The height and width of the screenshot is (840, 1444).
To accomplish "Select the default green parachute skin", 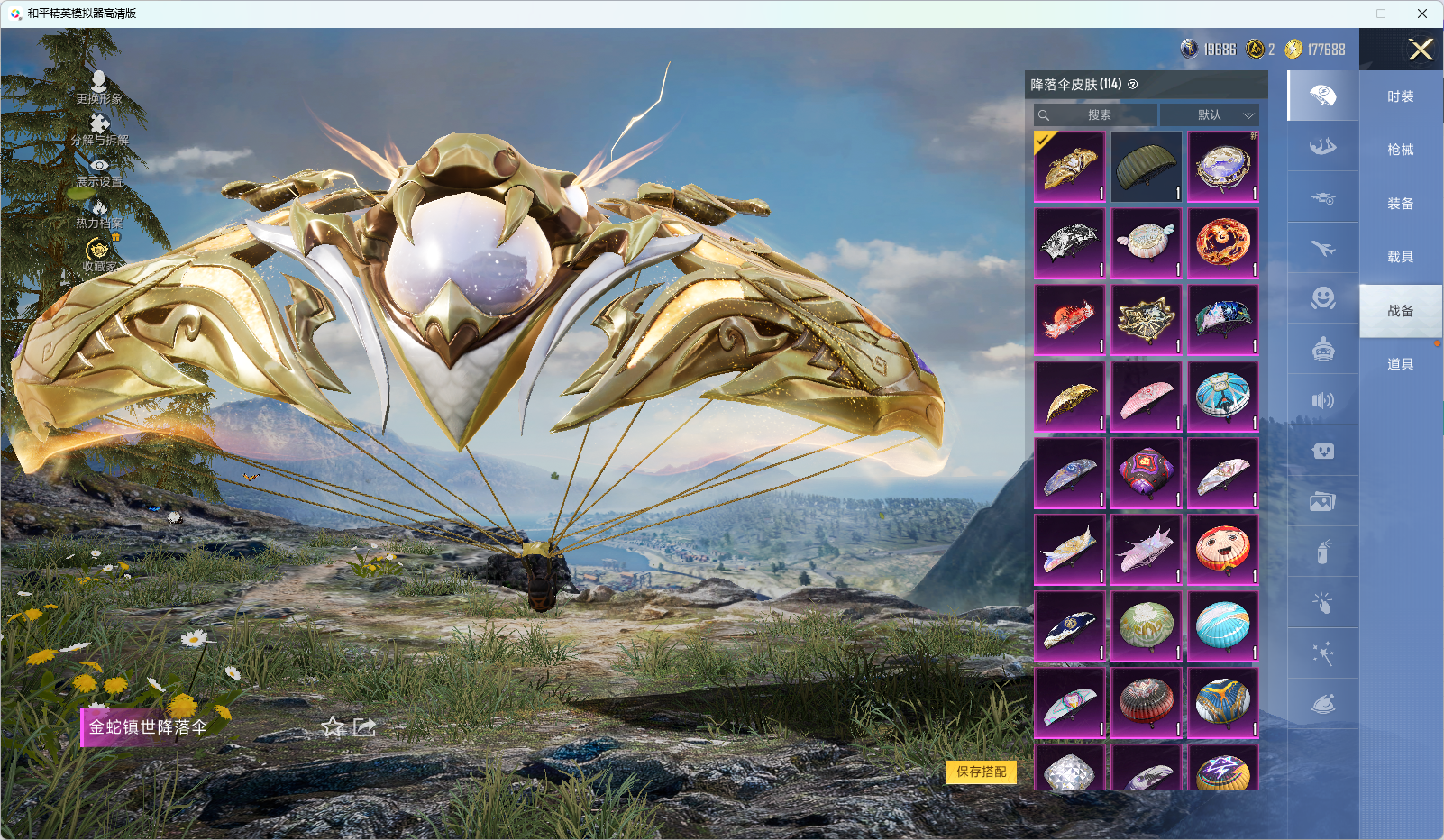I will [1146, 167].
